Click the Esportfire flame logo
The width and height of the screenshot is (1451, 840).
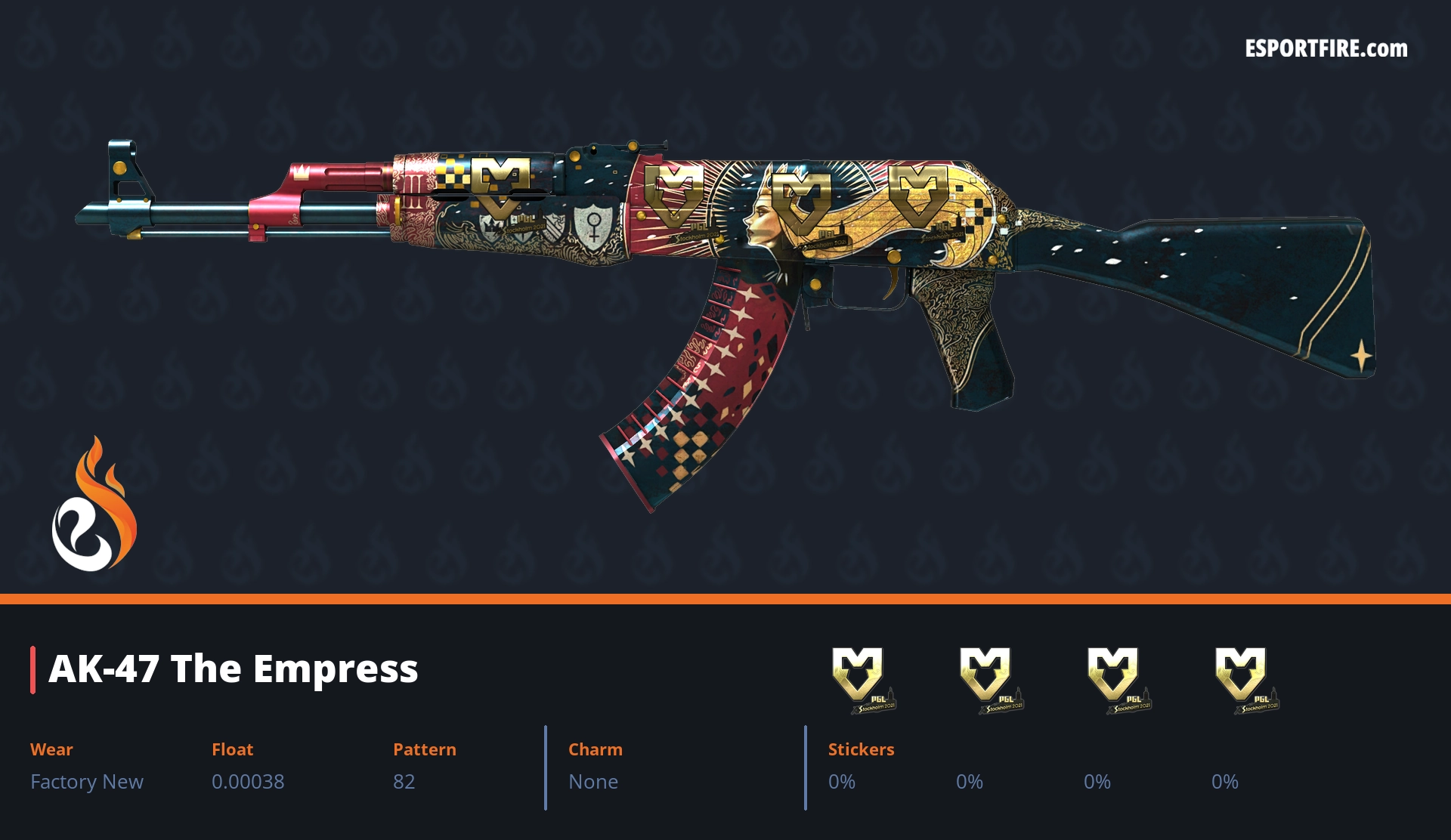94,506
